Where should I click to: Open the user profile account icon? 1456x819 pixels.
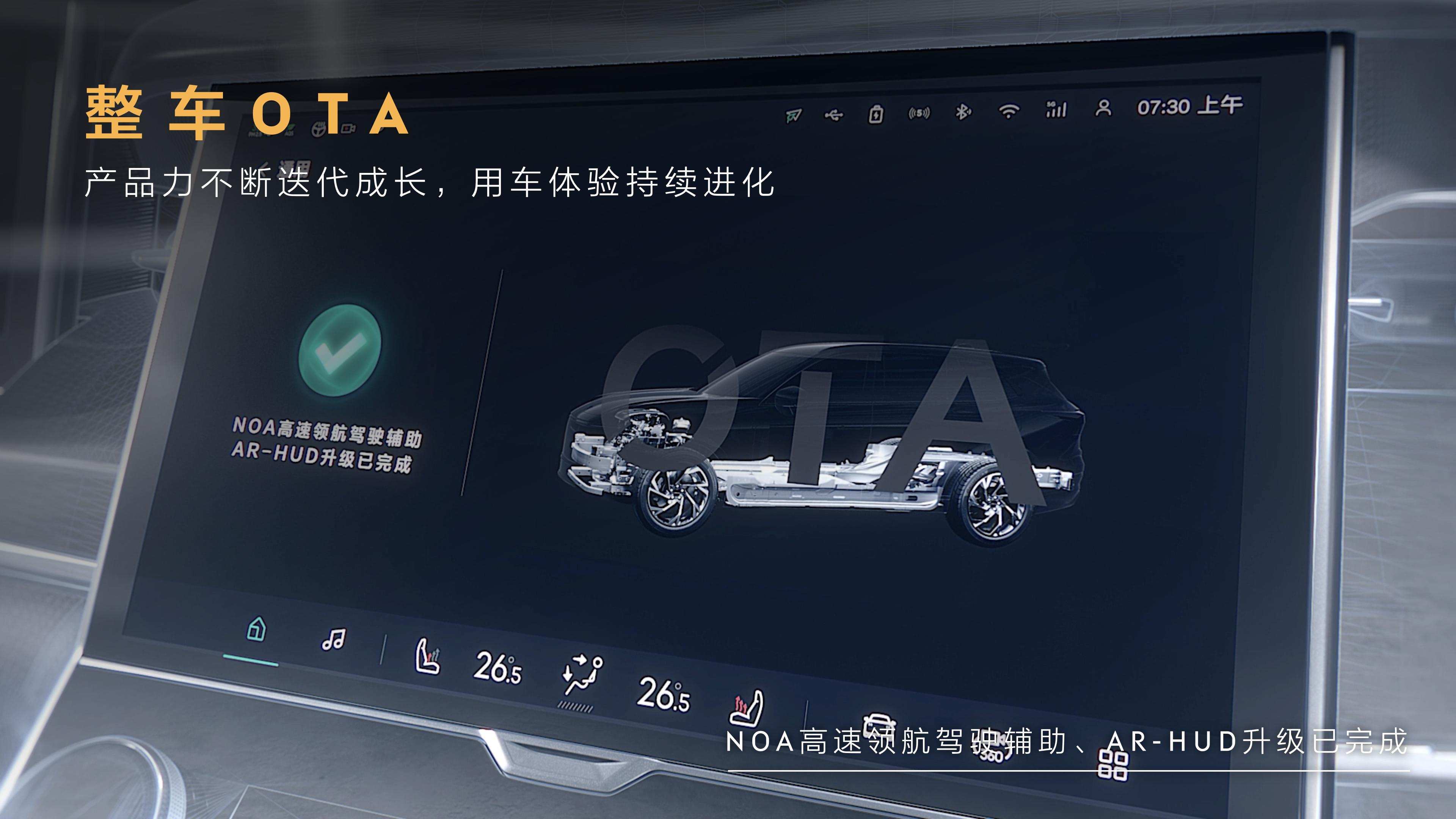tap(1103, 108)
